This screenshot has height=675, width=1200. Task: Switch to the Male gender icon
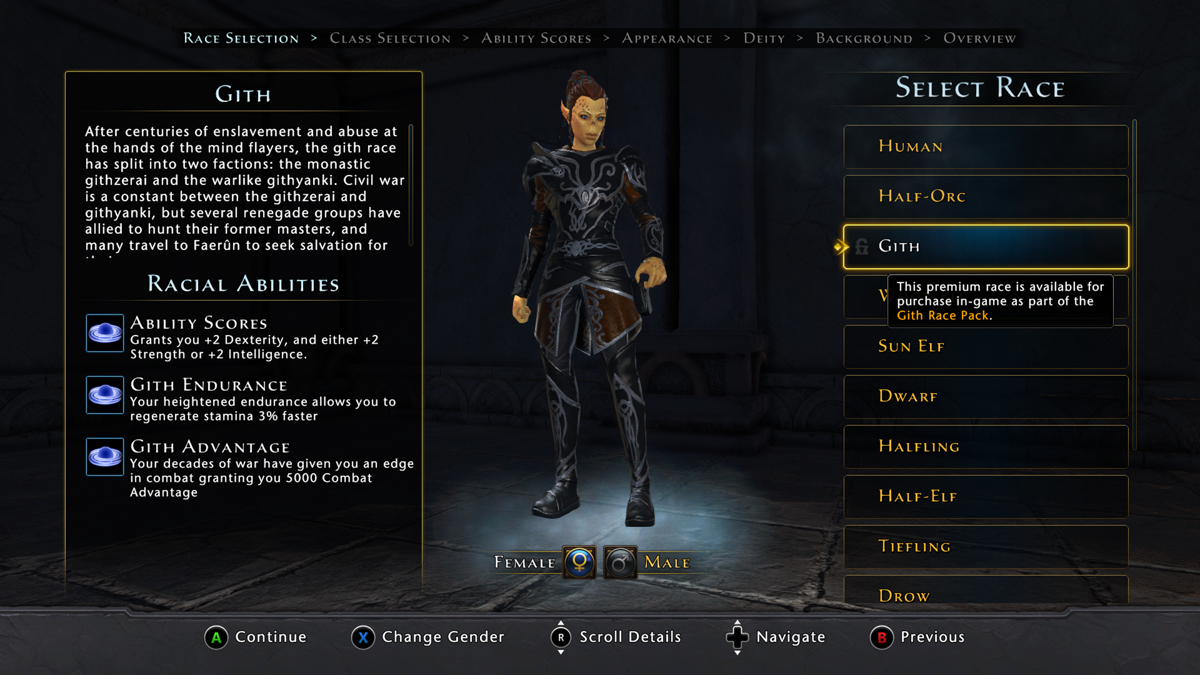click(x=620, y=562)
